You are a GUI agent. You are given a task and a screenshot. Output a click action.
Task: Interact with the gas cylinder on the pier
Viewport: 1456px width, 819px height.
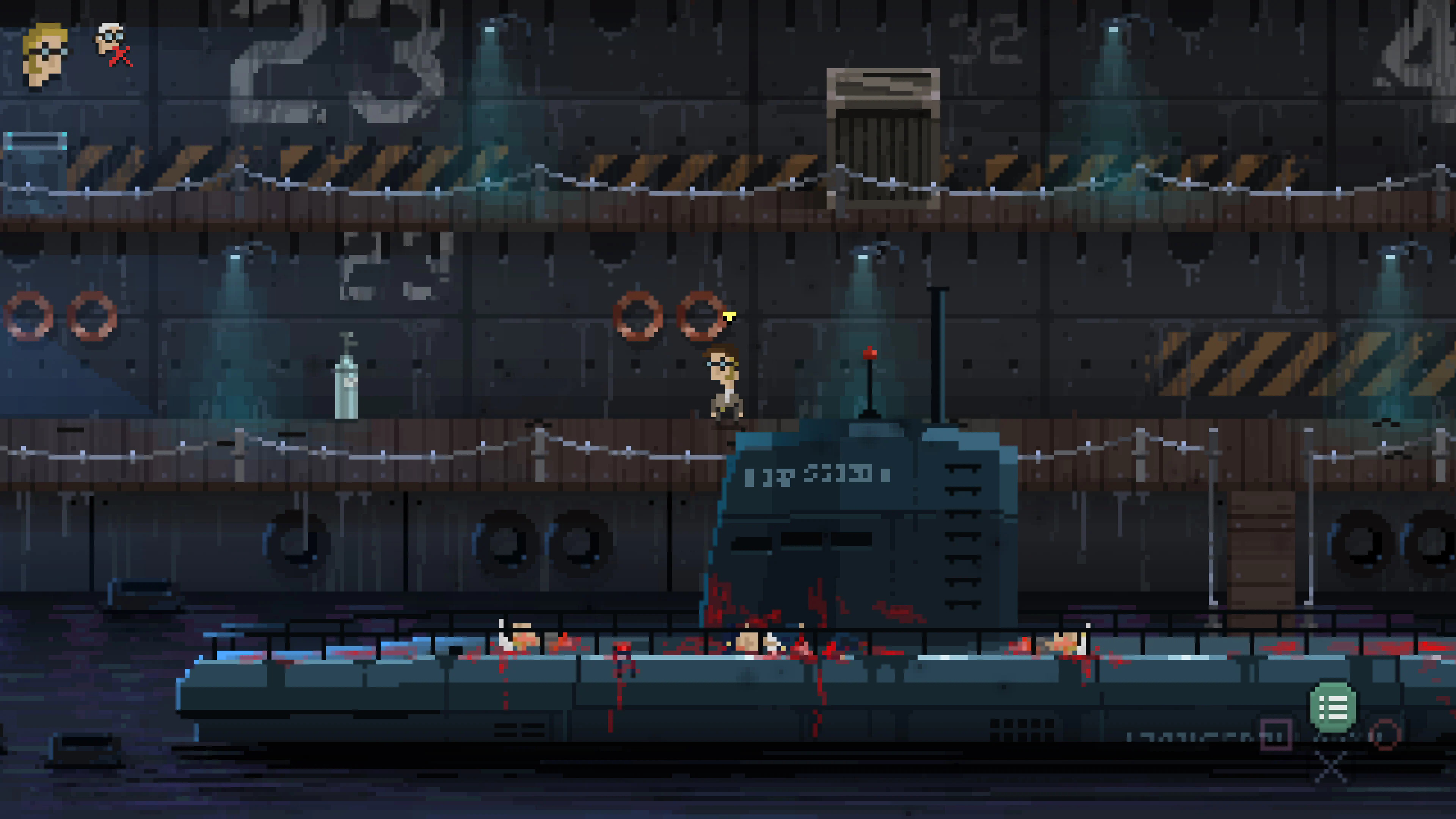tap(347, 390)
